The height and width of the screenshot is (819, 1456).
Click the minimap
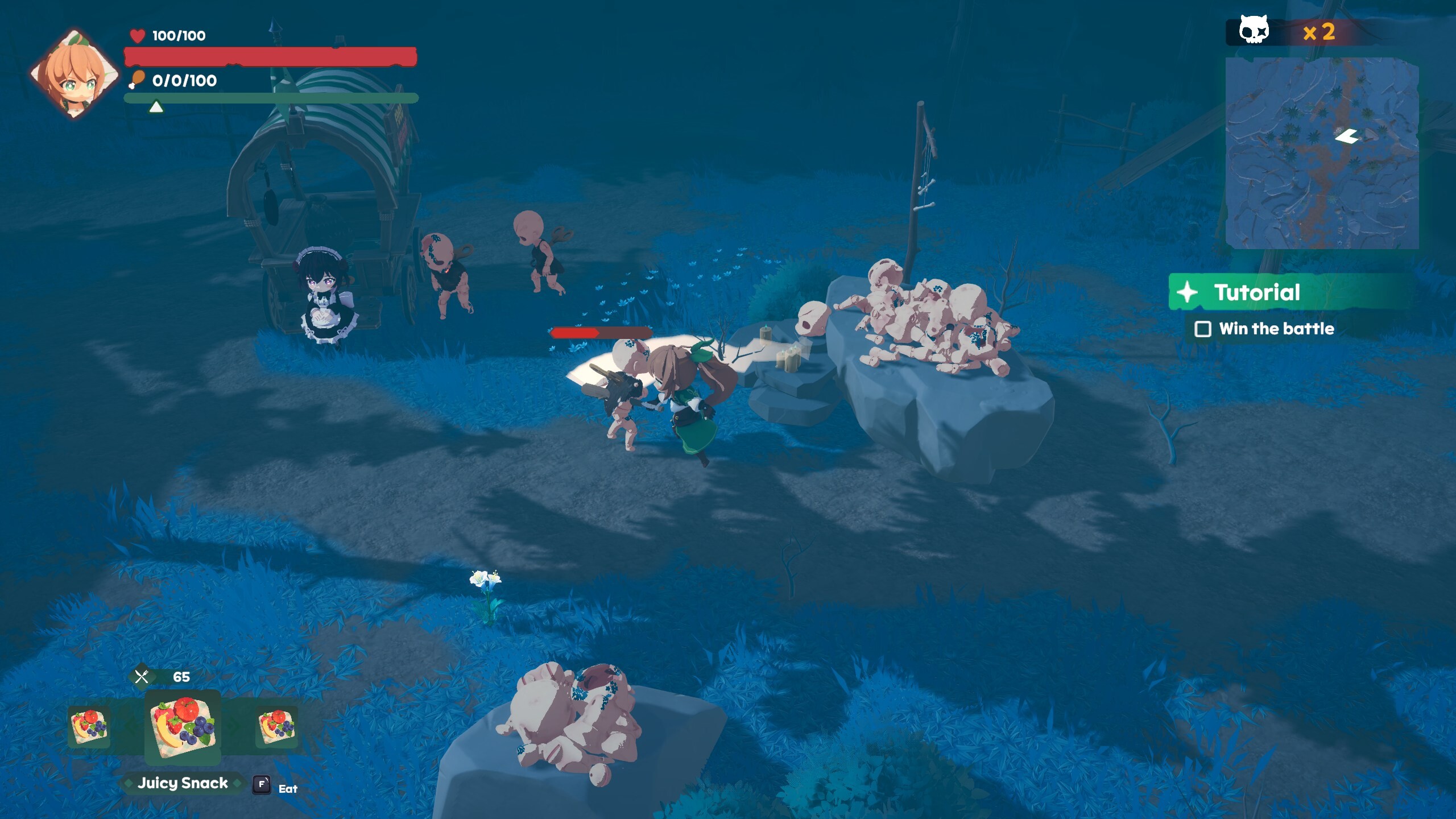(x=1321, y=153)
